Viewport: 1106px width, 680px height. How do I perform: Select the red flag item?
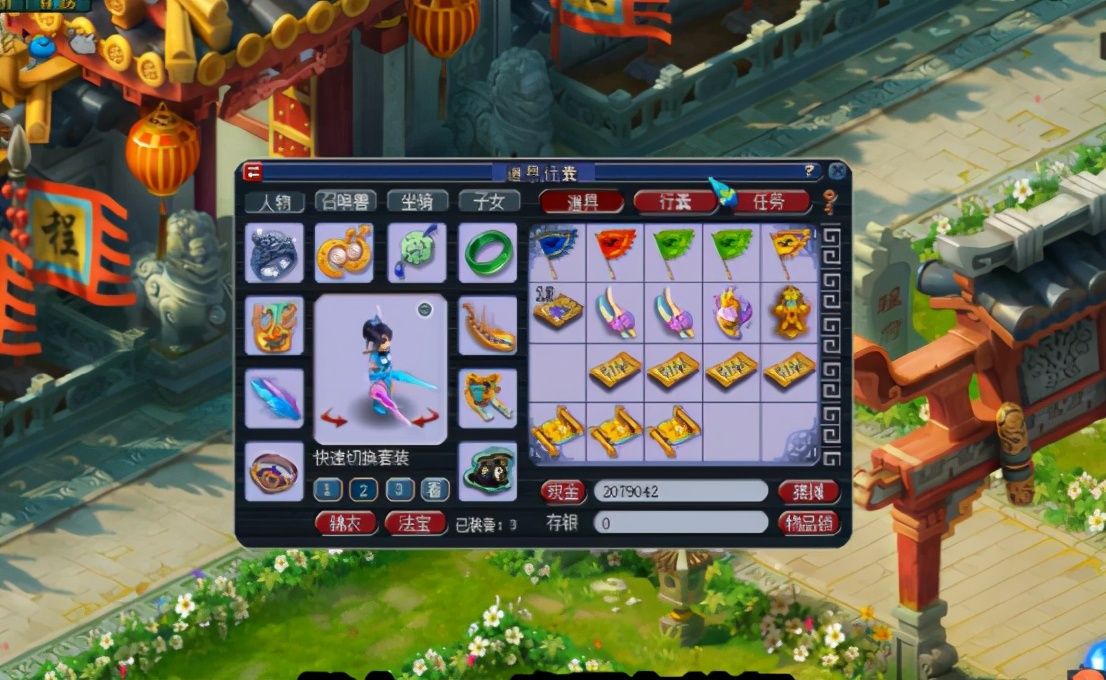point(615,250)
